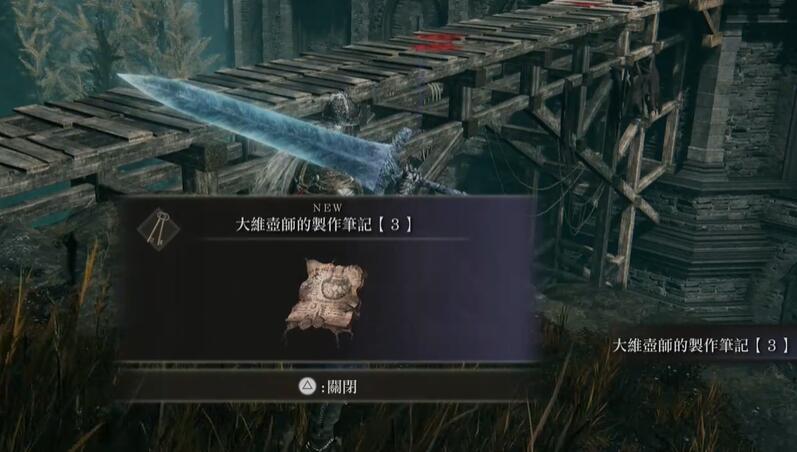The image size is (797, 452).
Task: Click the crossed keys category icon
Action: [154, 226]
